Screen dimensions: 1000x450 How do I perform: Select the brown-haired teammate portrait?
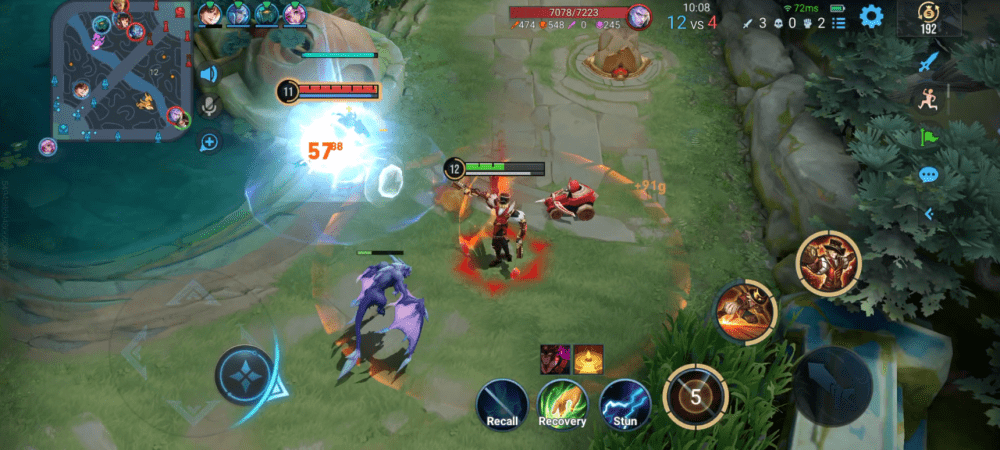pos(210,14)
